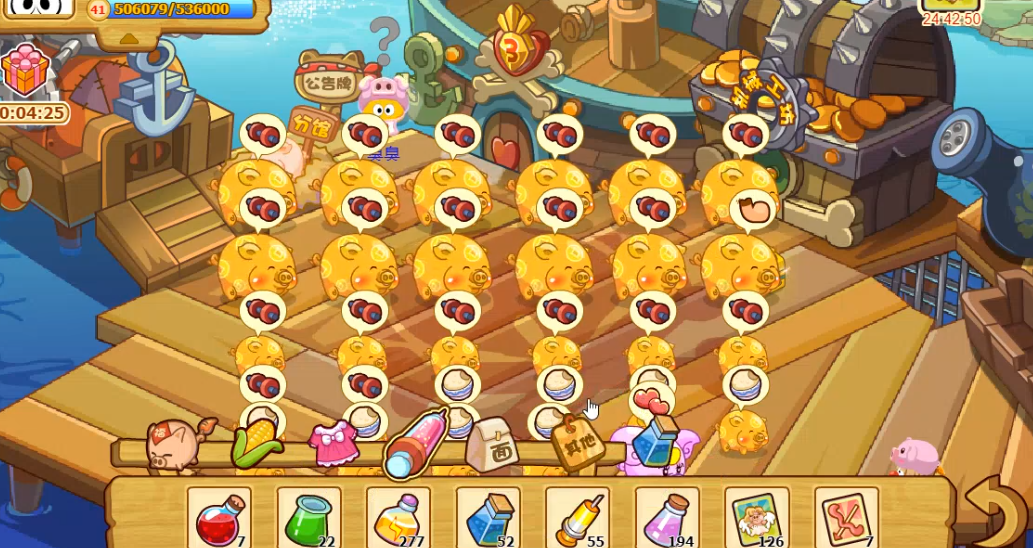
Task: Choose the yellow lightning potion
Action: click(x=398, y=518)
